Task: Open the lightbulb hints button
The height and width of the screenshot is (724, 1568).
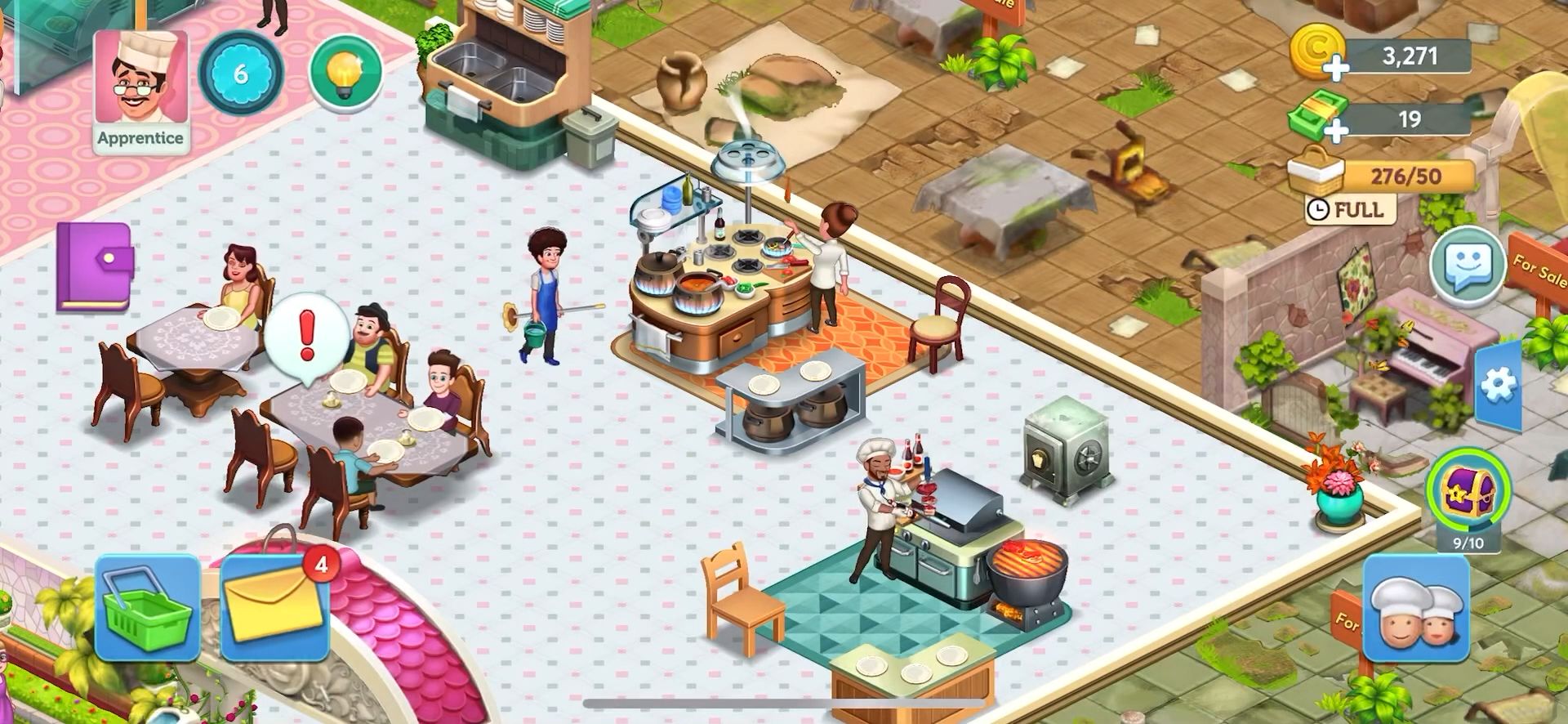Action: pyautogui.click(x=346, y=72)
